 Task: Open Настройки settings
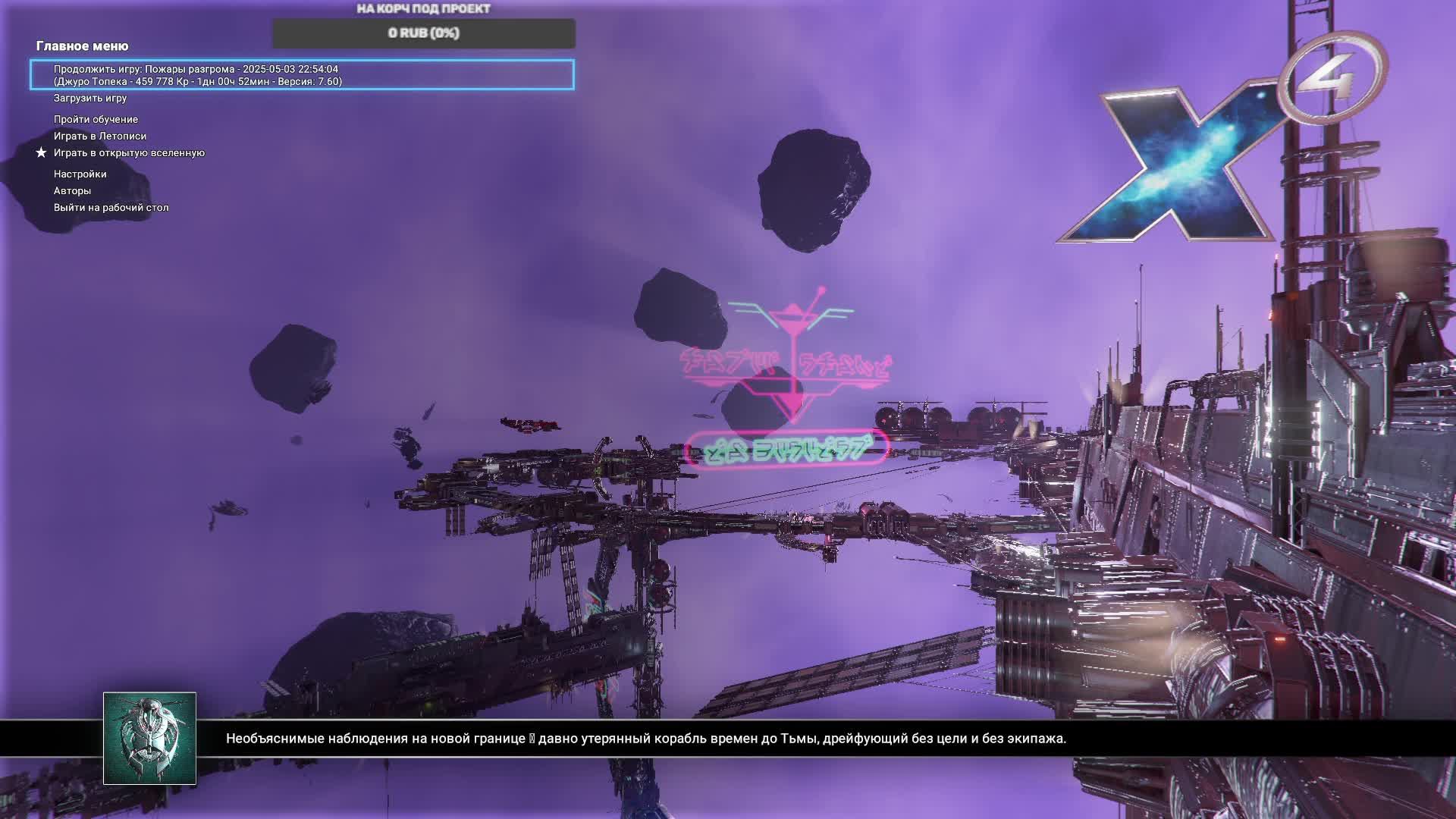pyautogui.click(x=80, y=174)
